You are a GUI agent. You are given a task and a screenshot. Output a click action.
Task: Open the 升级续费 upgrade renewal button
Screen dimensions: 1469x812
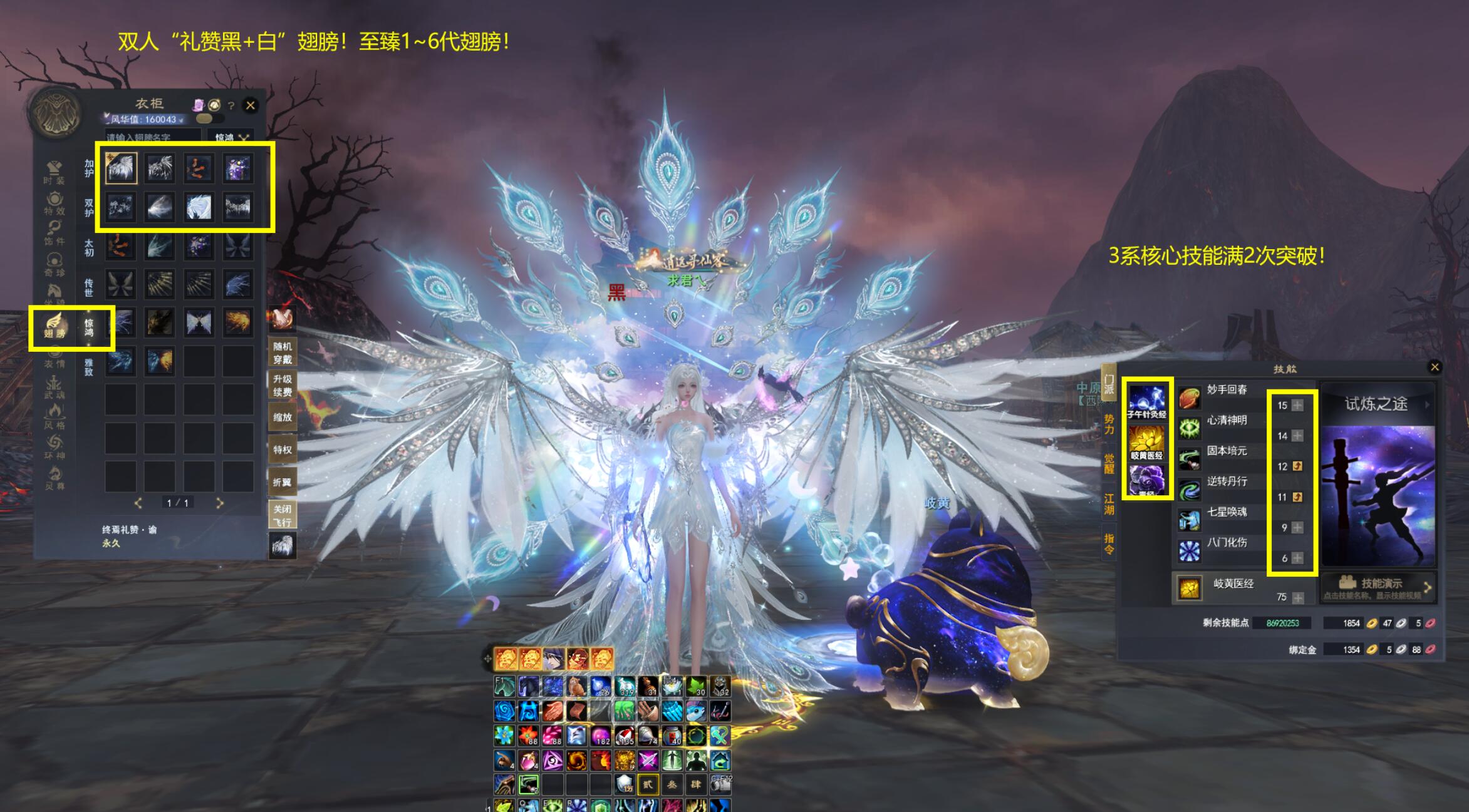click(282, 386)
